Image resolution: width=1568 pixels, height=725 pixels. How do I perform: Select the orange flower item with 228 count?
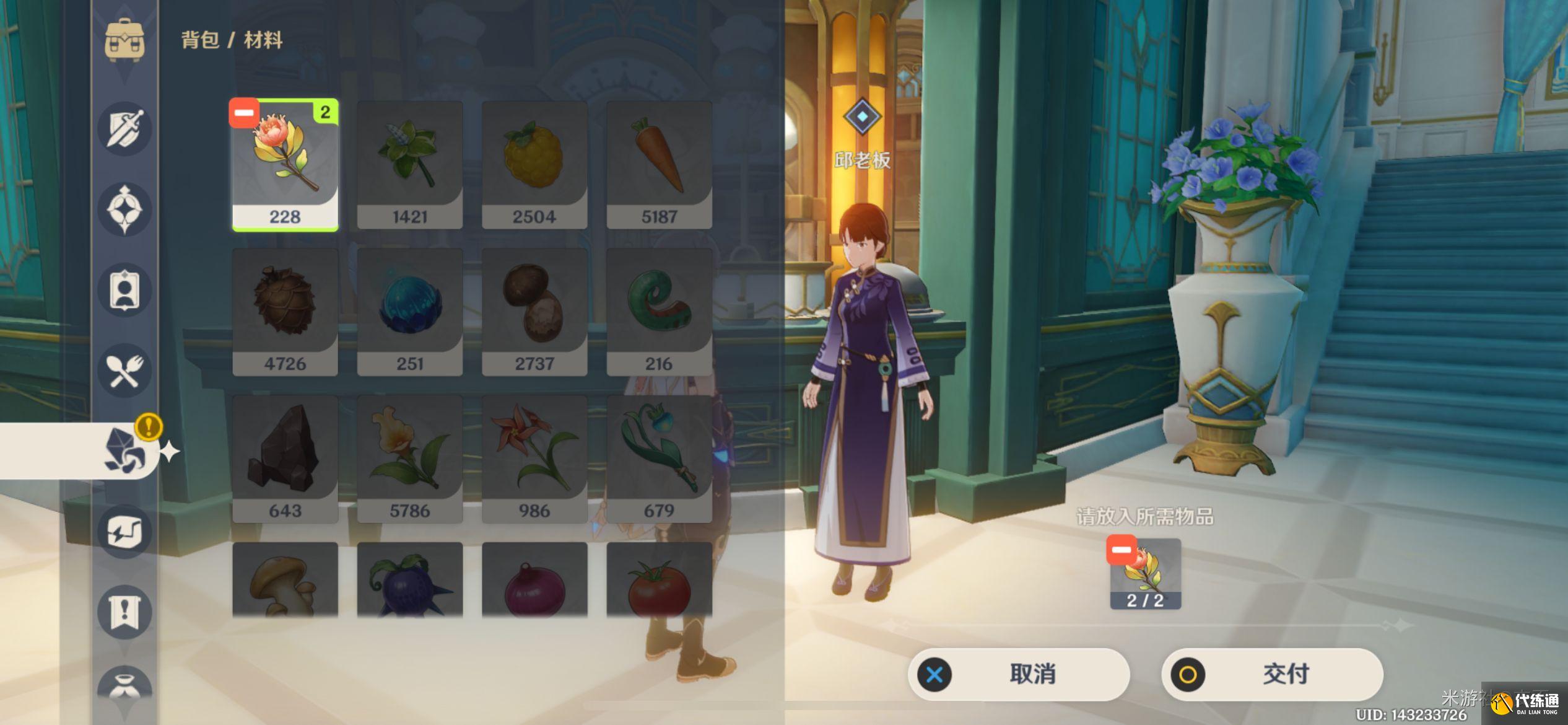coord(285,165)
